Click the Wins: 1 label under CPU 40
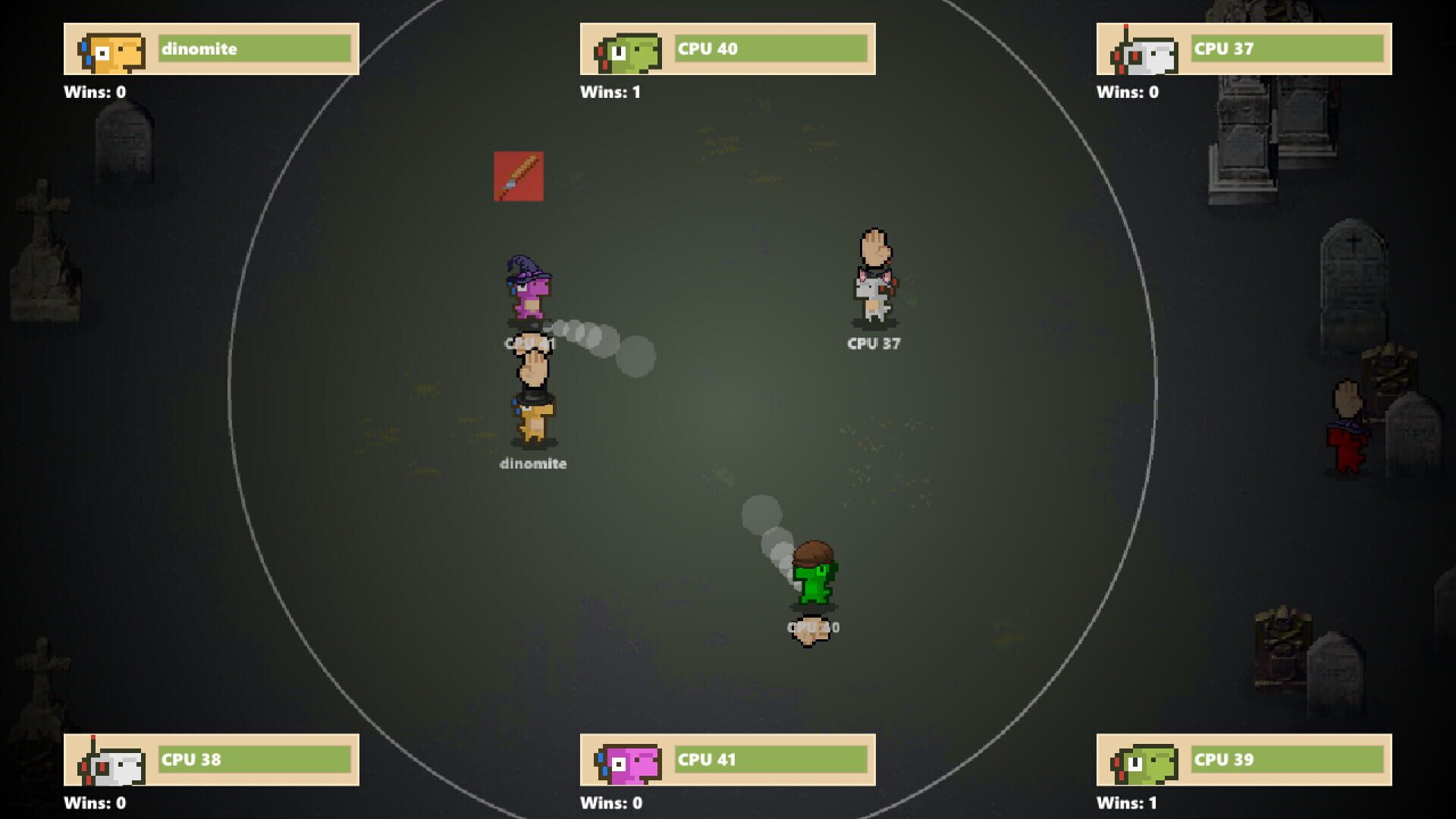Screen dimensions: 1456x819 tap(611, 92)
